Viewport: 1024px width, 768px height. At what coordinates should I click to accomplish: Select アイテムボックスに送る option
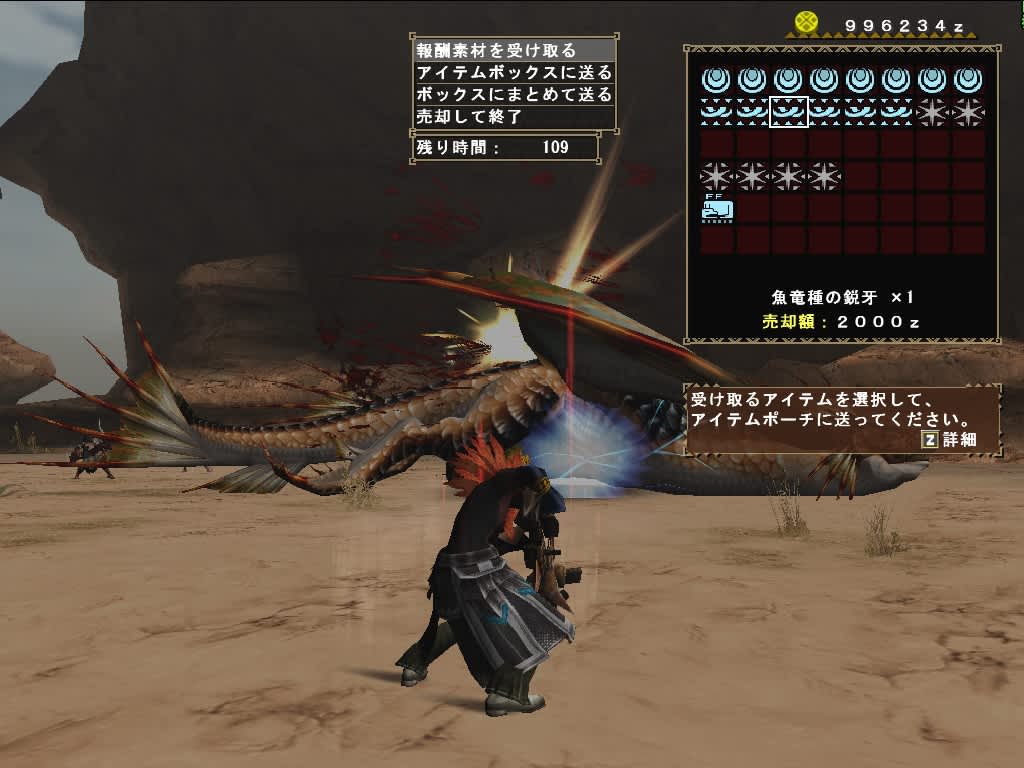[513, 72]
